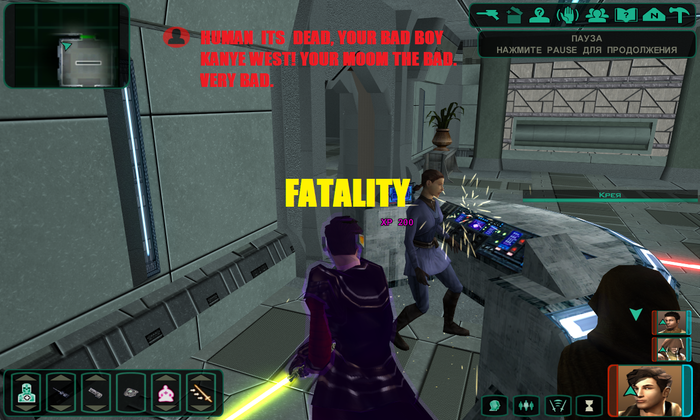
Task: Activate the lightsaber attack action slot
Action: (x=201, y=392)
